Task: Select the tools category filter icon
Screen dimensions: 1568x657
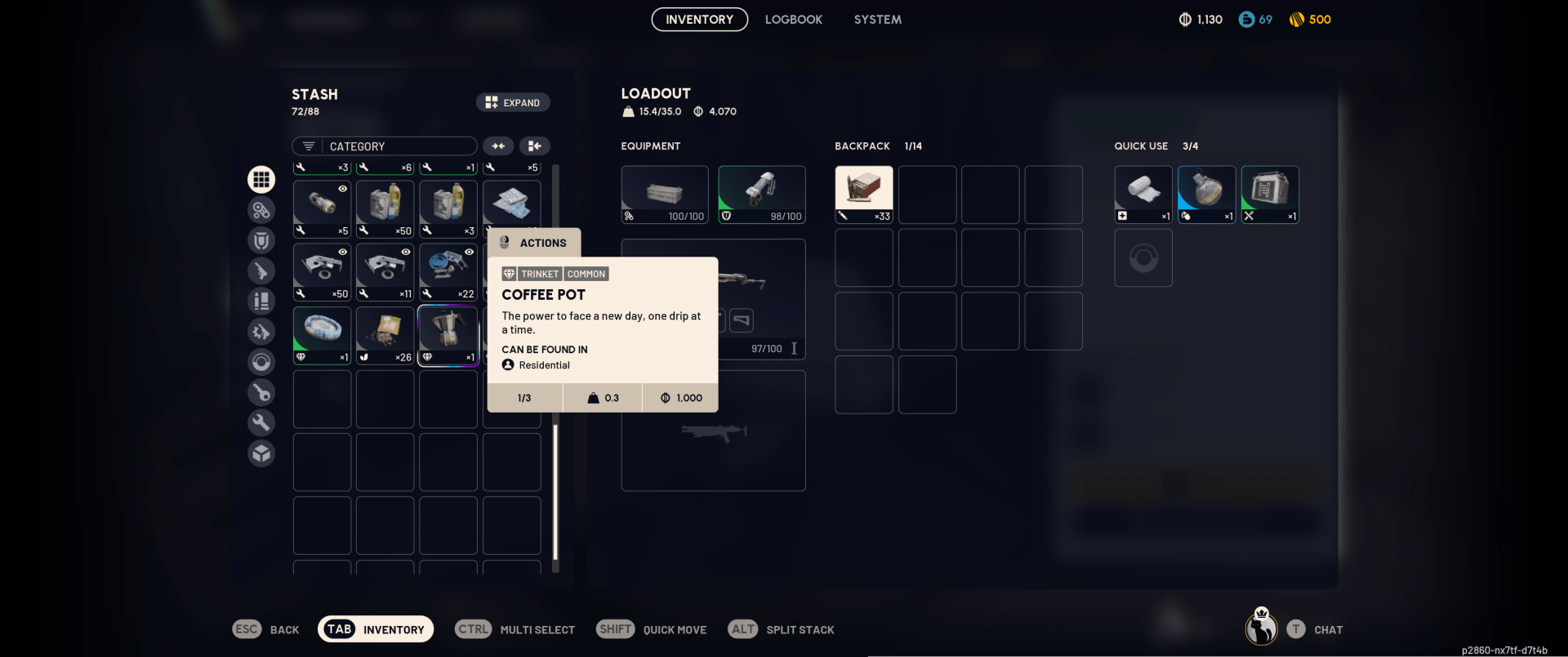Action: [261, 422]
